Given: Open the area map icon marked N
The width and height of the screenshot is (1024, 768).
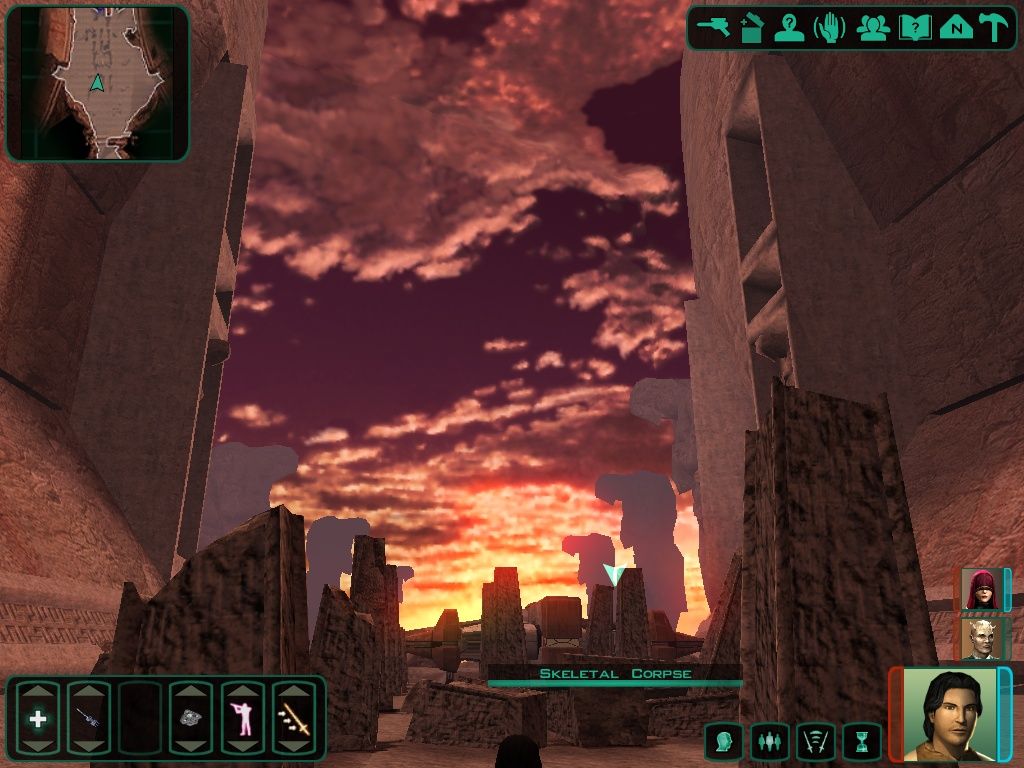Looking at the screenshot, I should 956,28.
